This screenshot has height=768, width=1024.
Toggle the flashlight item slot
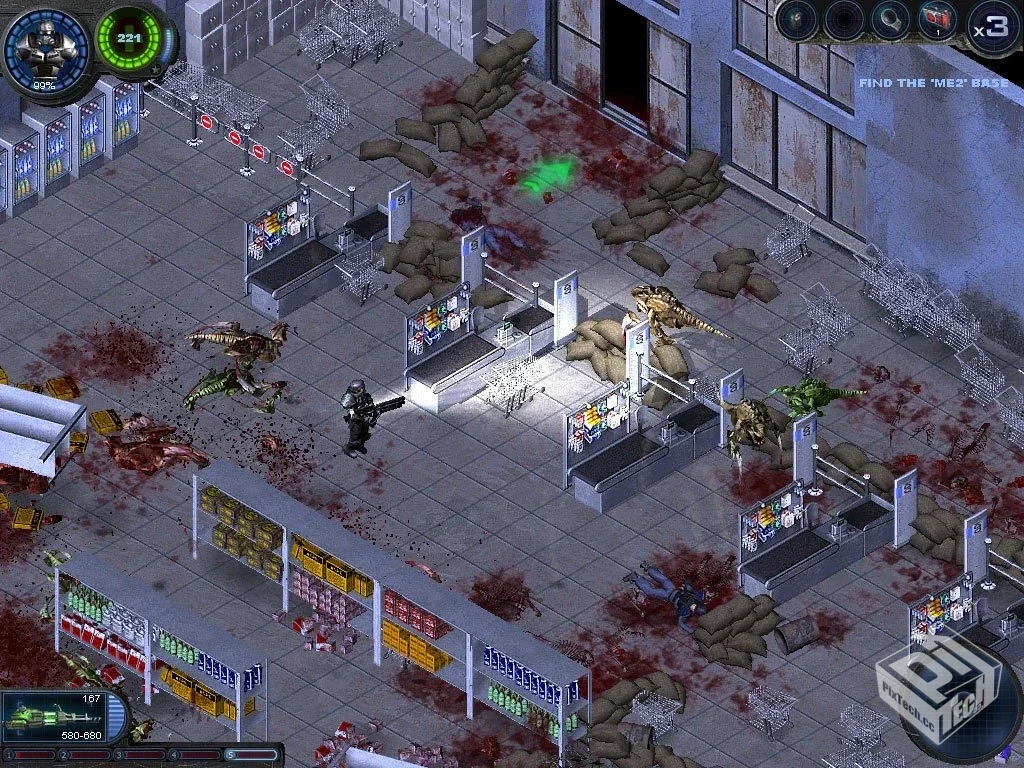889,22
